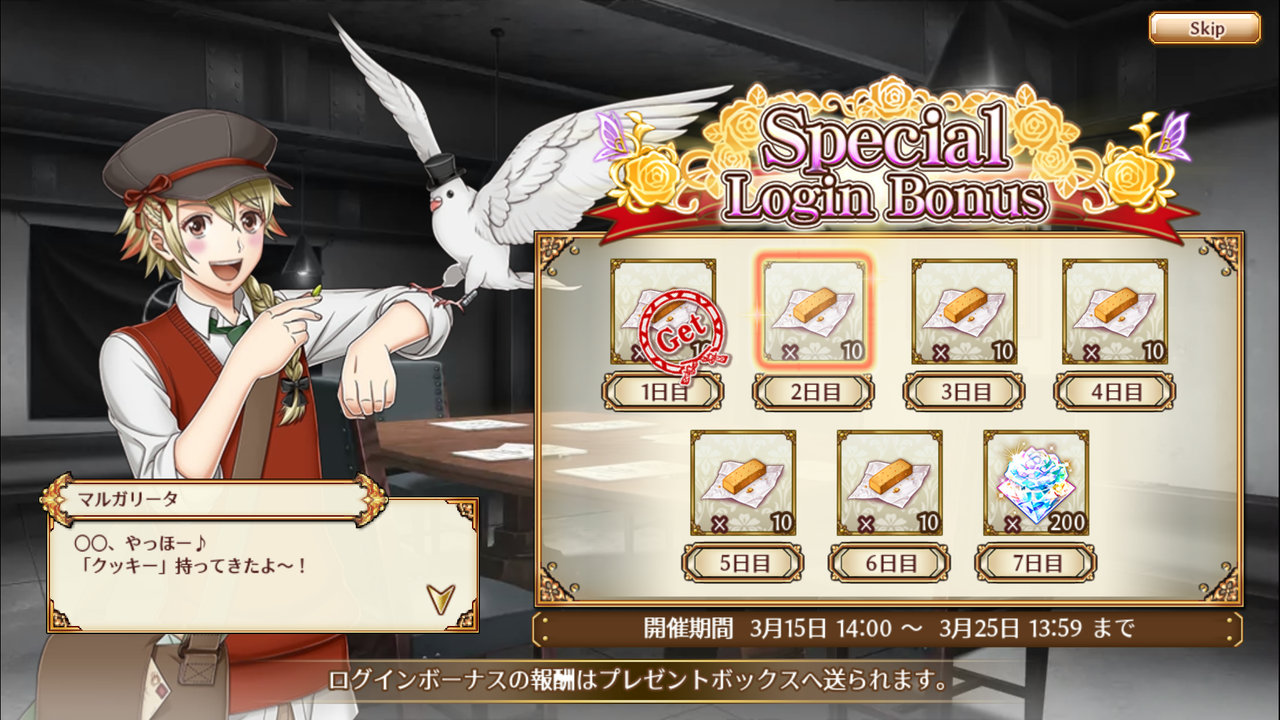
Task: Select the 1日目 claimed cookie reward
Action: (663, 312)
